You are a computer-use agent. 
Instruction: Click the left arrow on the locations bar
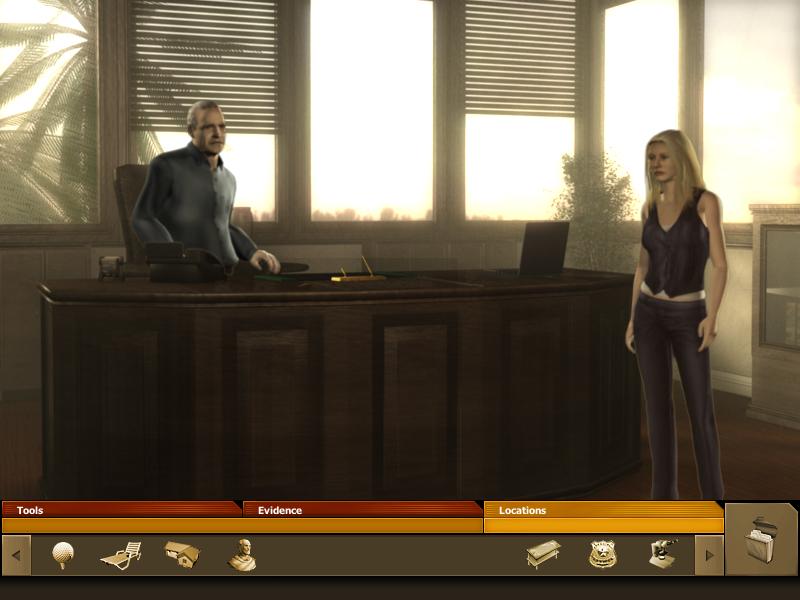tap(16, 555)
